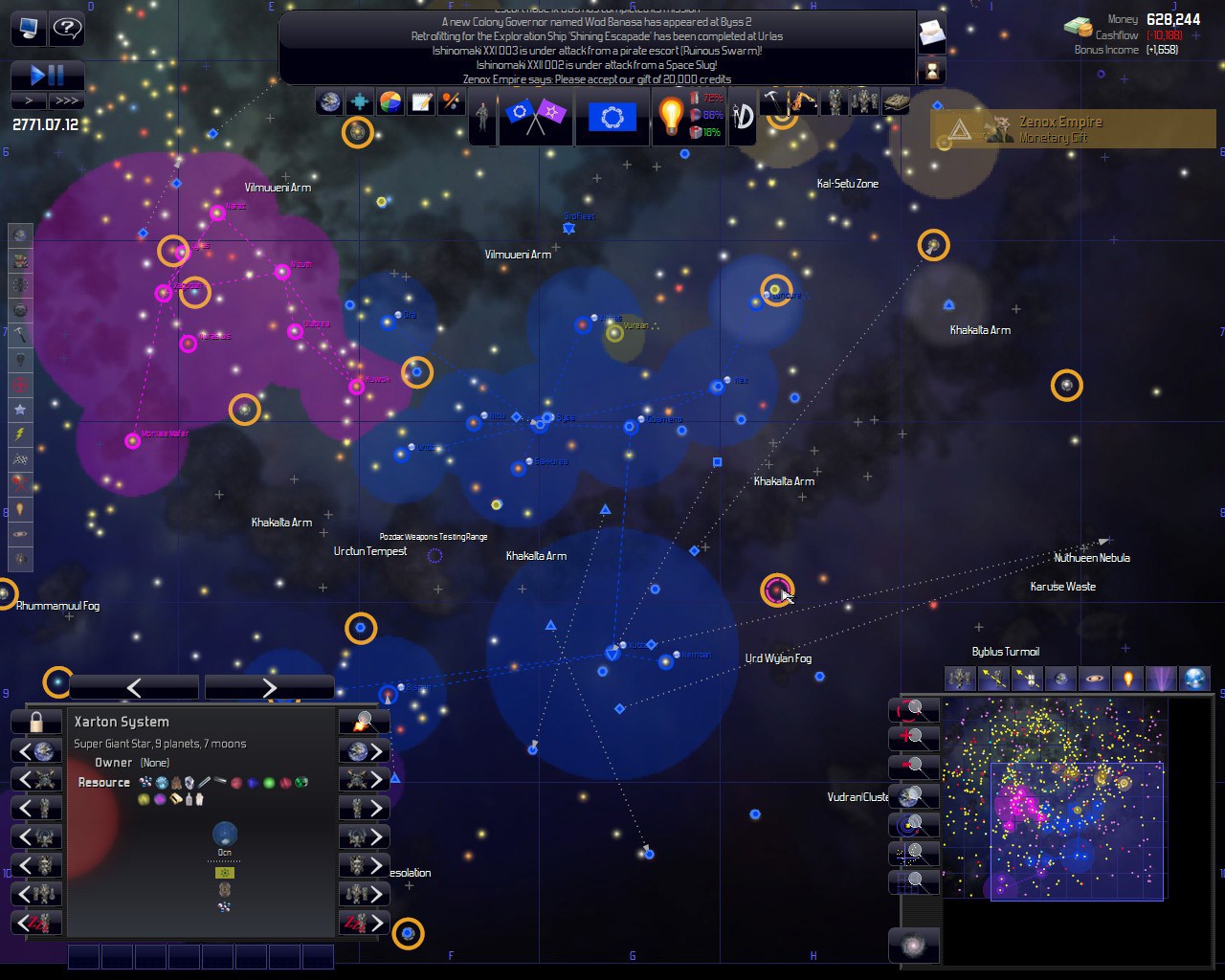The image size is (1225, 980).
Task: Open the message history log icon
Action: tap(931, 35)
